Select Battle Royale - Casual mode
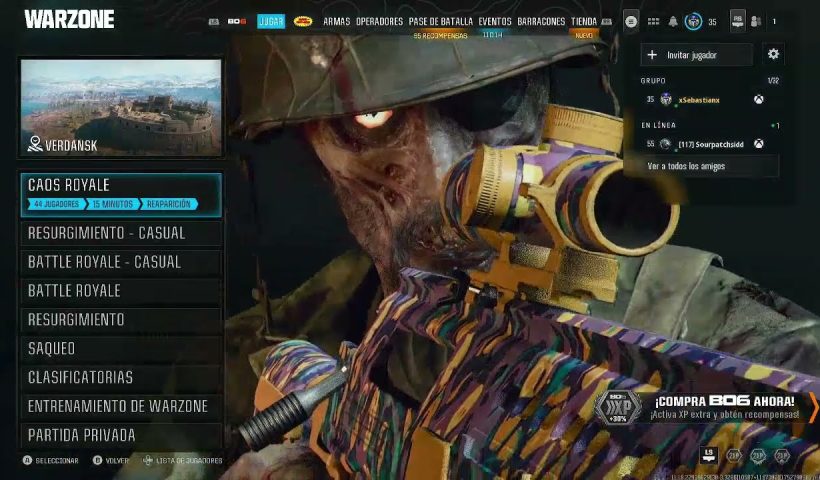Screen dimensions: 820x480 coord(120,262)
